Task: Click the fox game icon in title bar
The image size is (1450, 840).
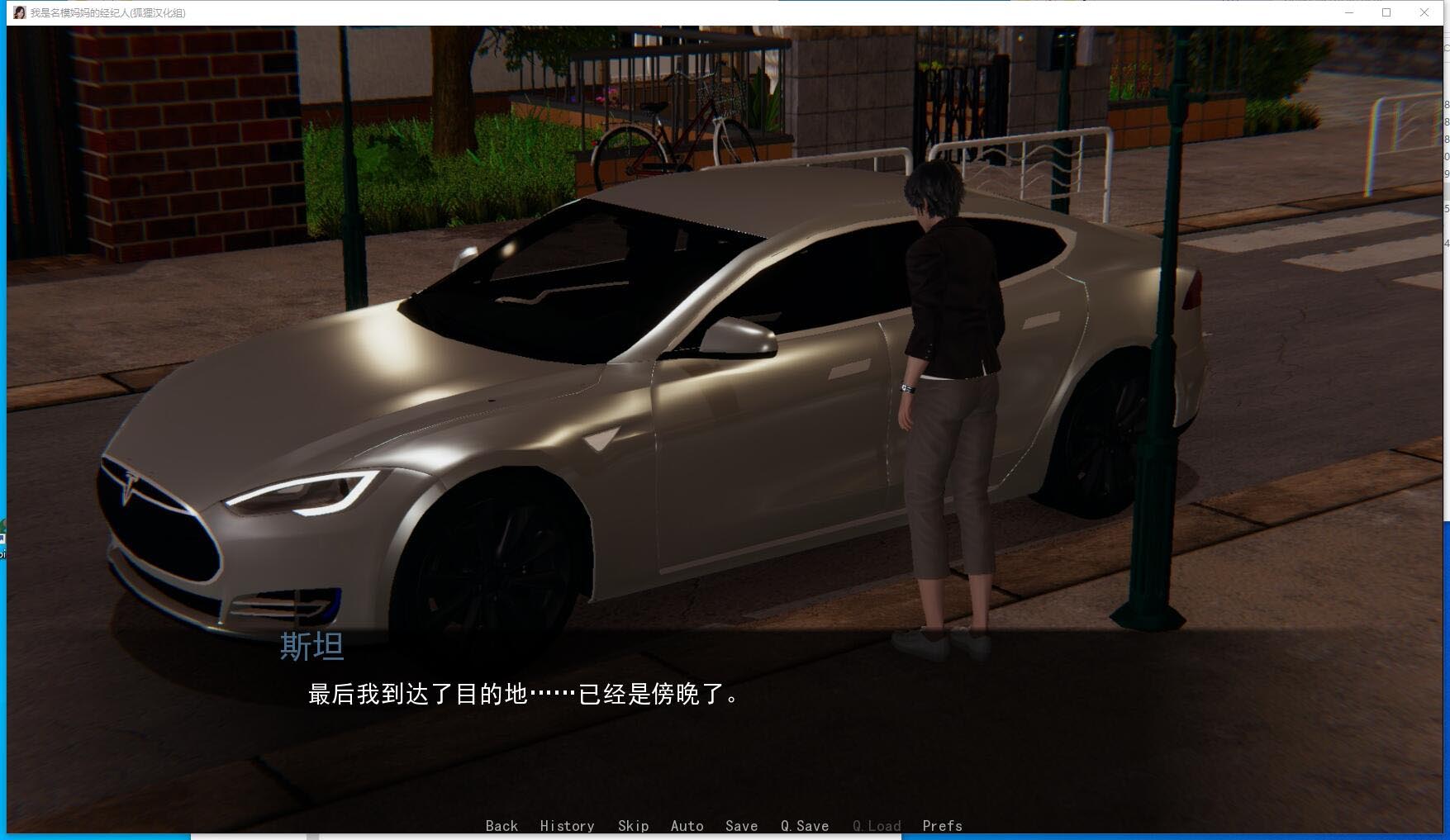Action: [x=18, y=12]
